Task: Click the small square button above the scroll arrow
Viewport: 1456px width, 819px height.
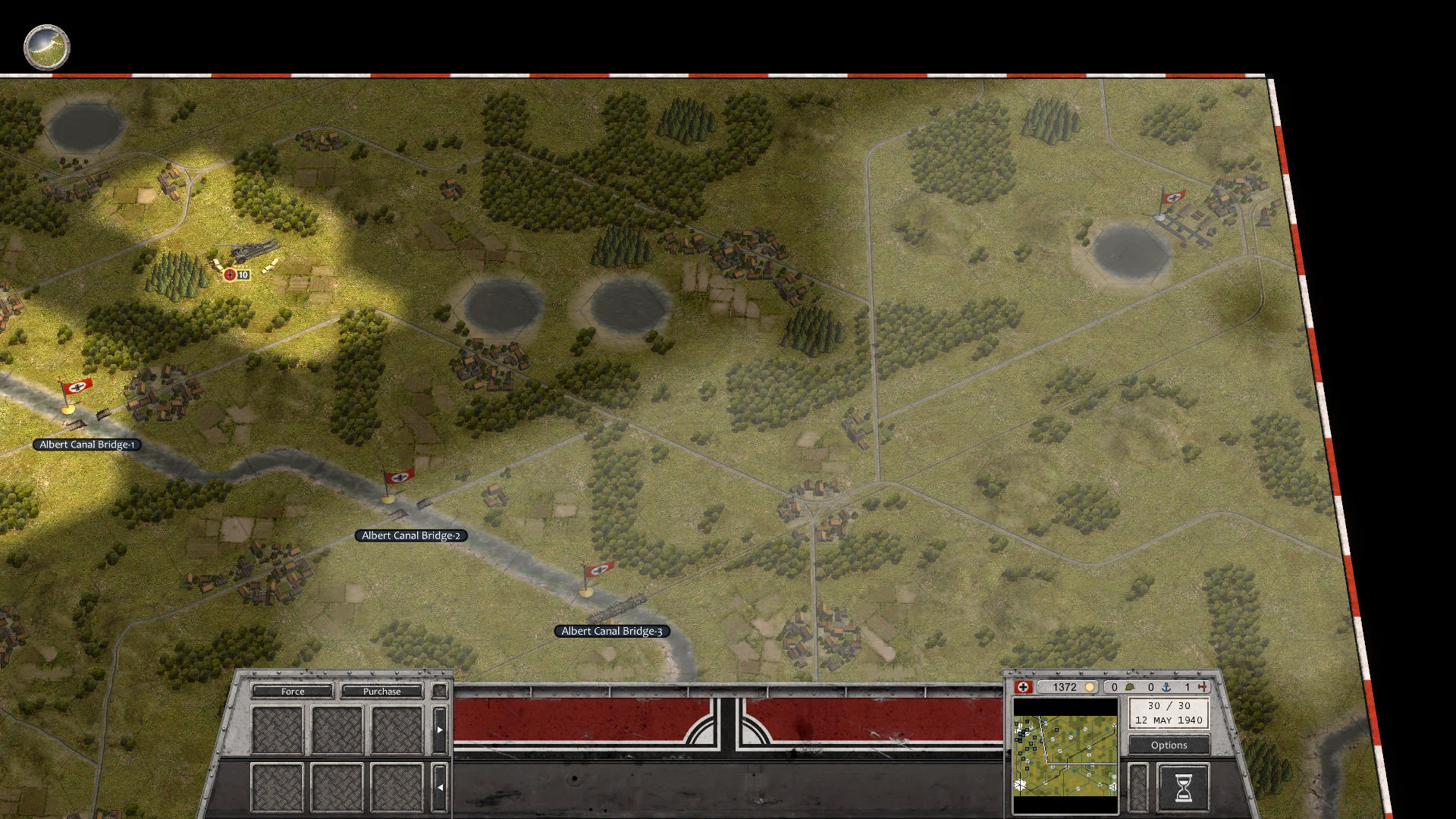Action: pos(438,690)
